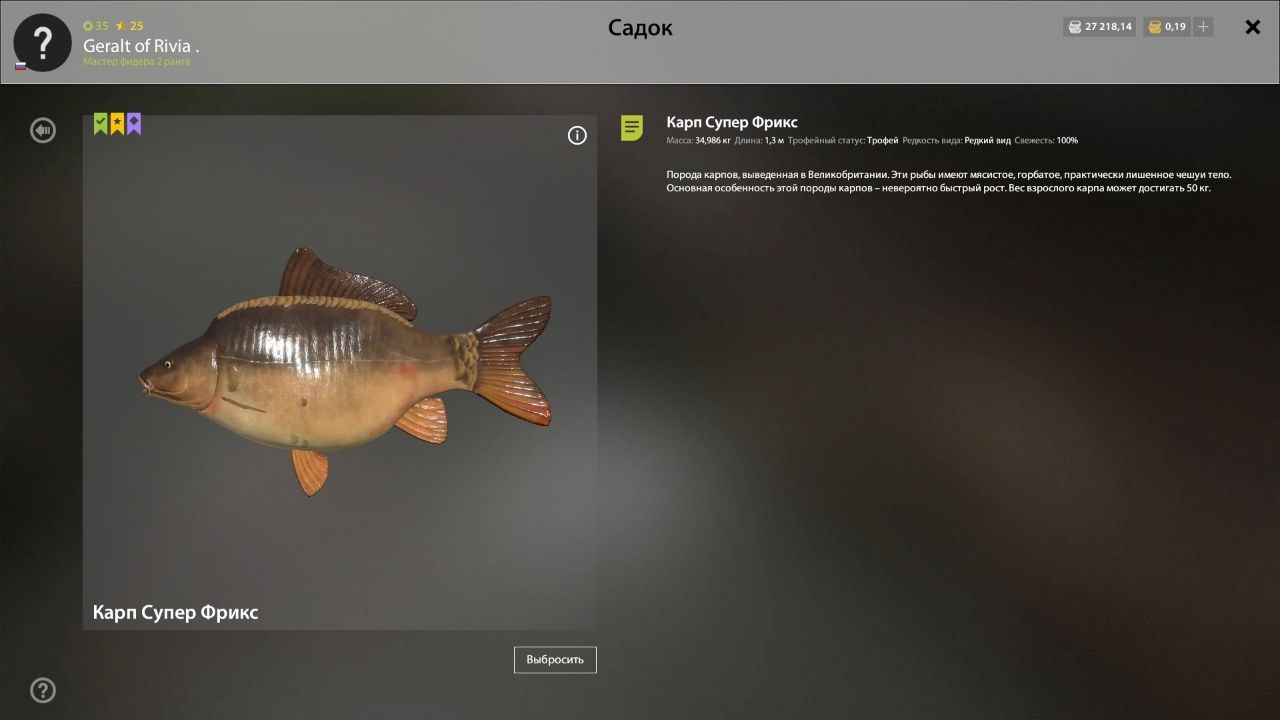Click the purple star ribbon badge
The height and width of the screenshot is (720, 1280).
134,123
